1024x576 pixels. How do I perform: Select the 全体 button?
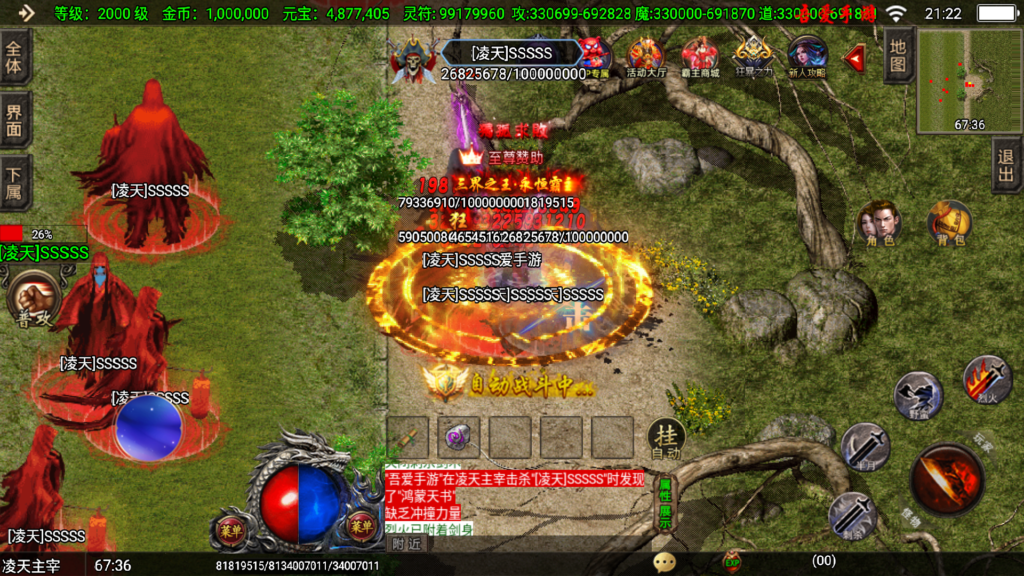pyautogui.click(x=15, y=56)
